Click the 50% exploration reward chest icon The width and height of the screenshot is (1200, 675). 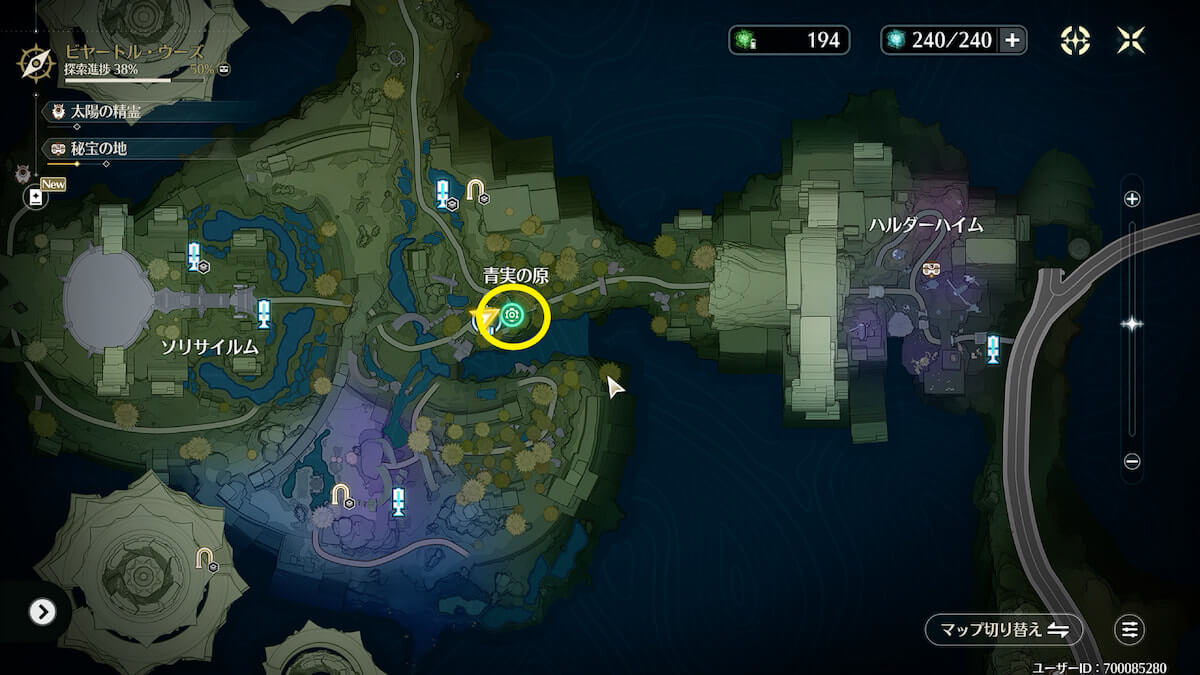click(225, 69)
